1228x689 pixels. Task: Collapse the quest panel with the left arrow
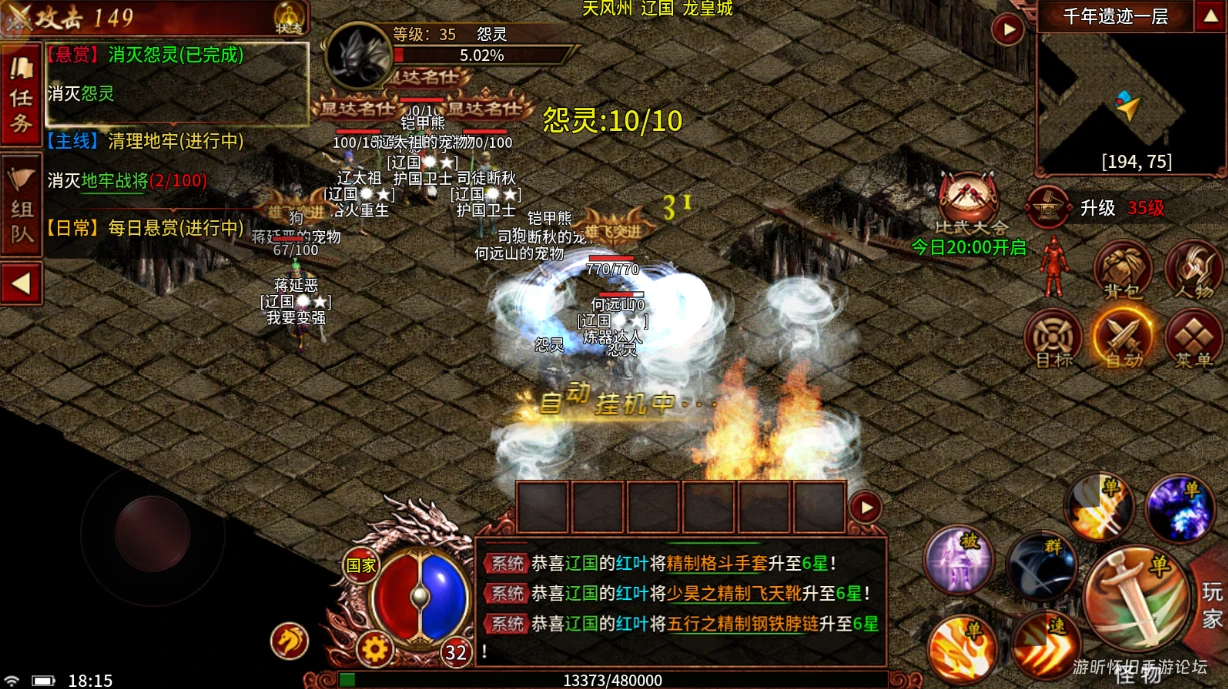click(21, 284)
